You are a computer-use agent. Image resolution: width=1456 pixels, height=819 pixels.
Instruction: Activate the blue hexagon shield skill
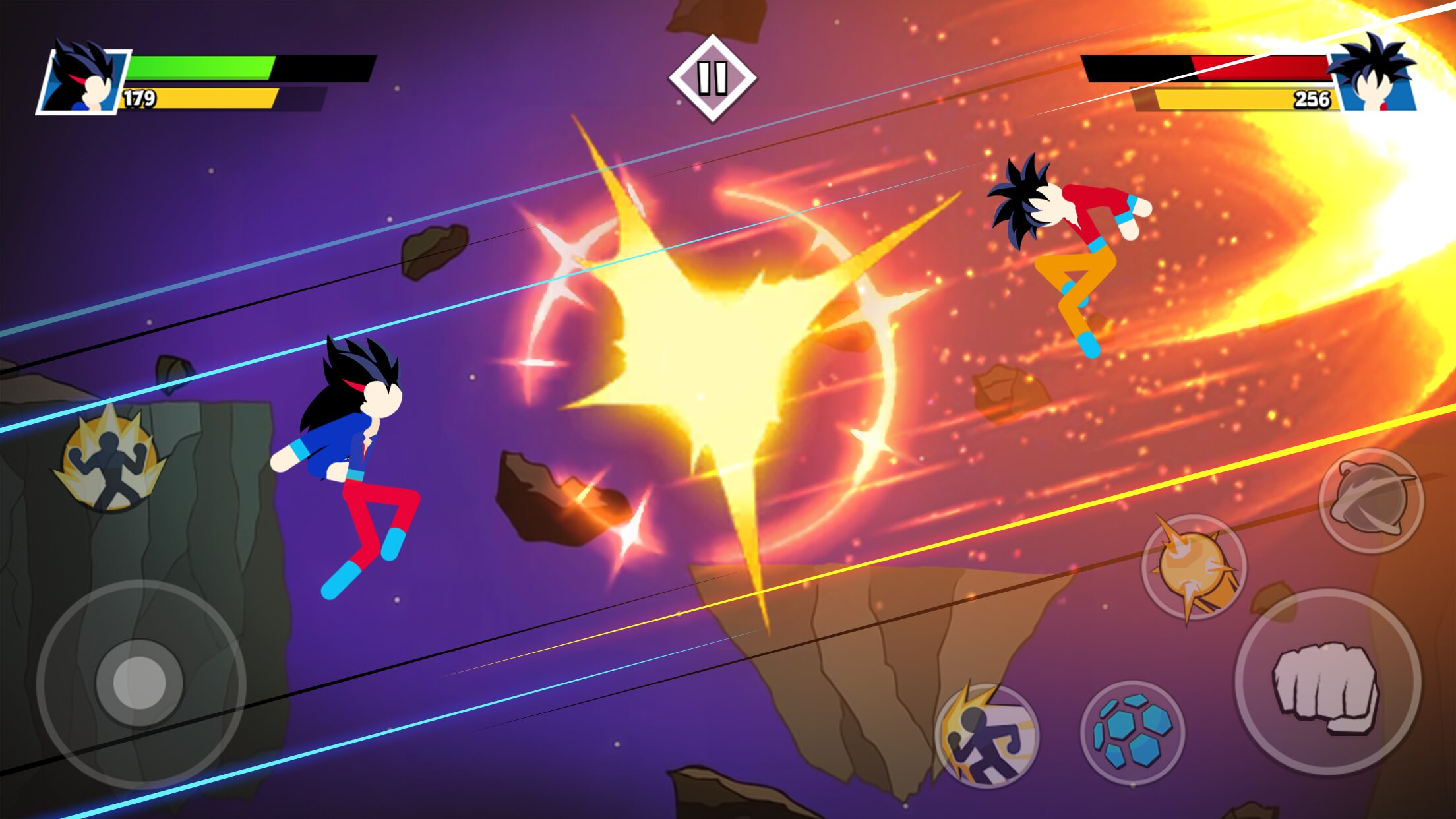pyautogui.click(x=1132, y=733)
